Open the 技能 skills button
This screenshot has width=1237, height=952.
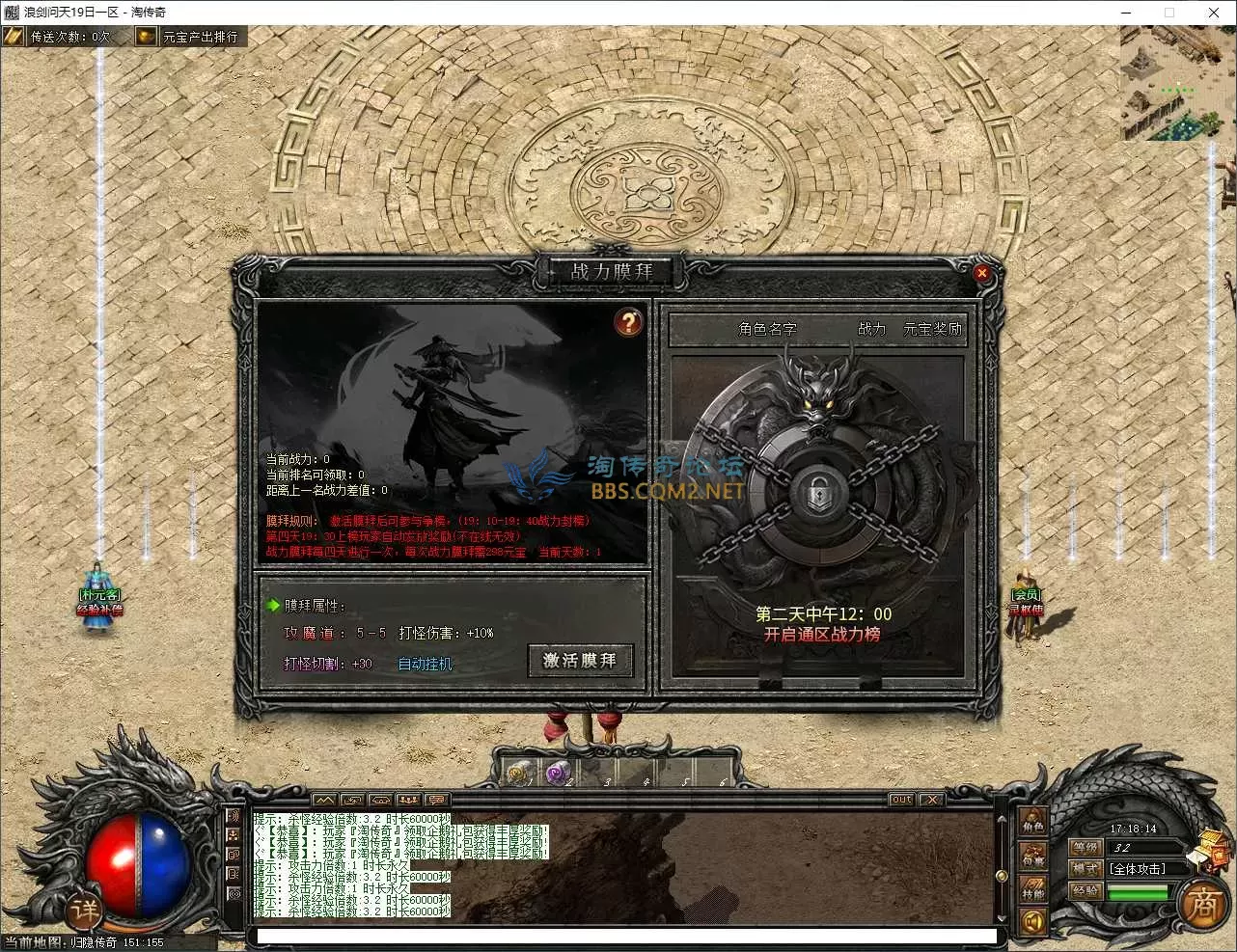pos(1033,889)
